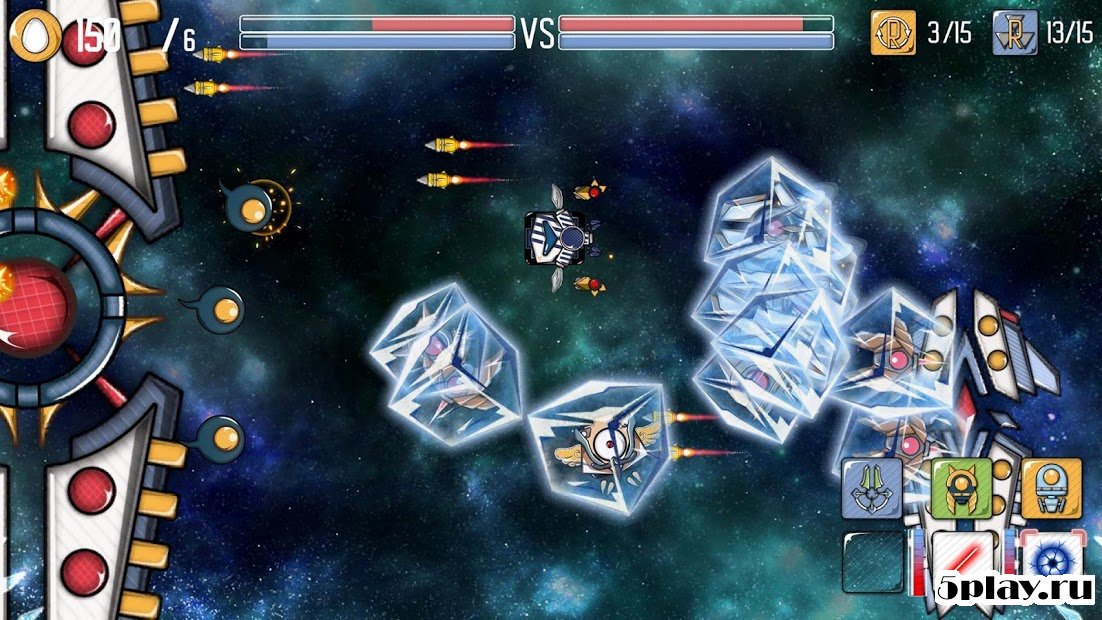Select the orange round robot unit
This screenshot has height=620, width=1102.
click(1050, 489)
